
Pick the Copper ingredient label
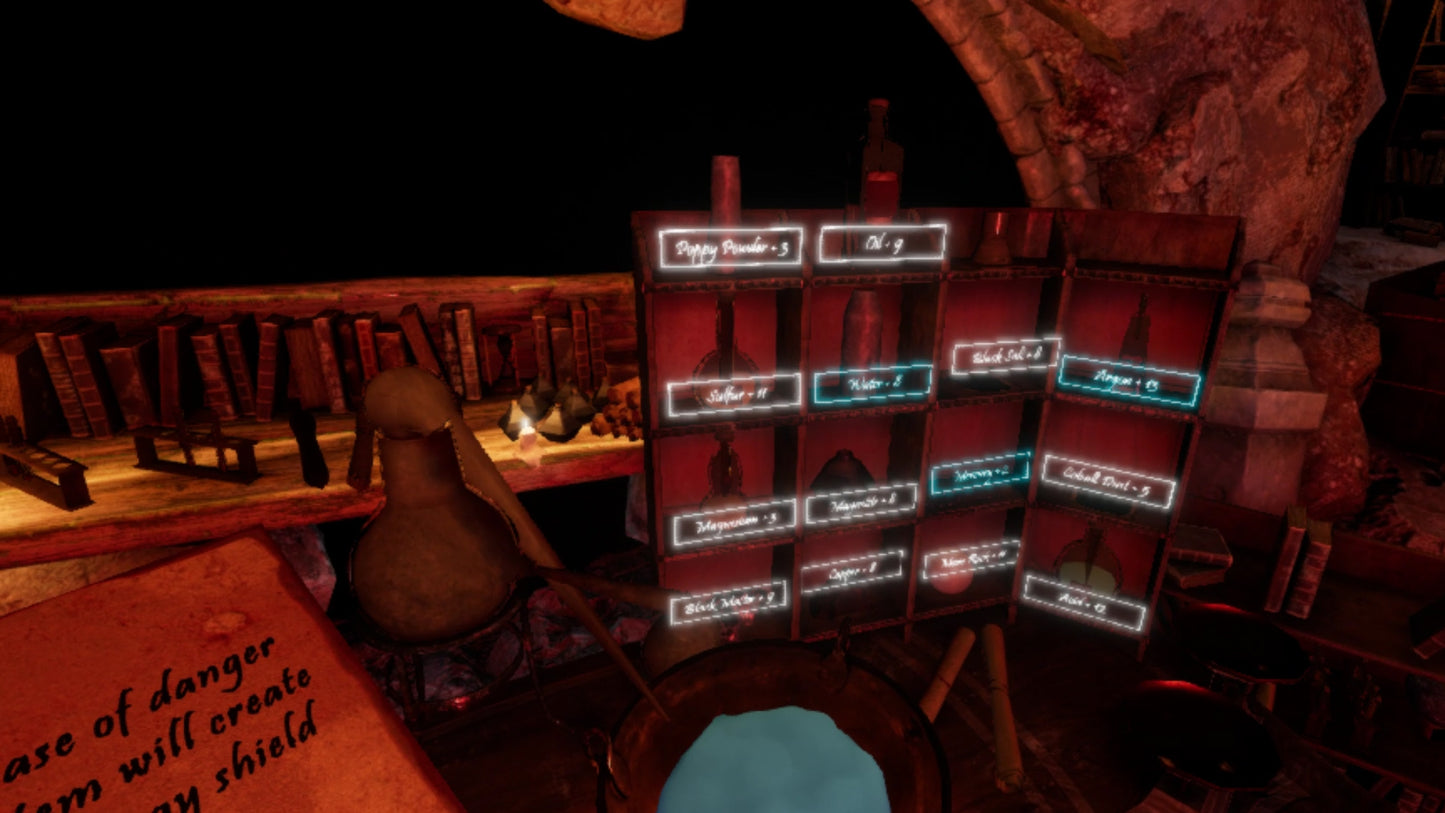point(852,572)
